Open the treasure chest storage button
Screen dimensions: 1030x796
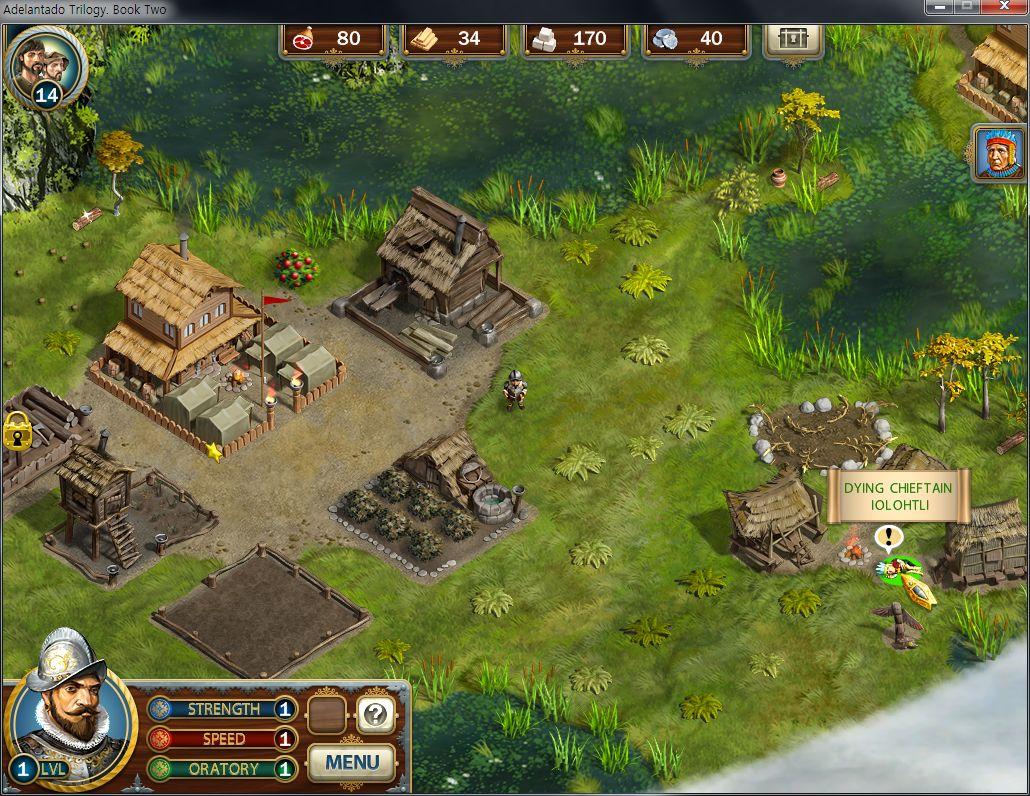pos(793,40)
